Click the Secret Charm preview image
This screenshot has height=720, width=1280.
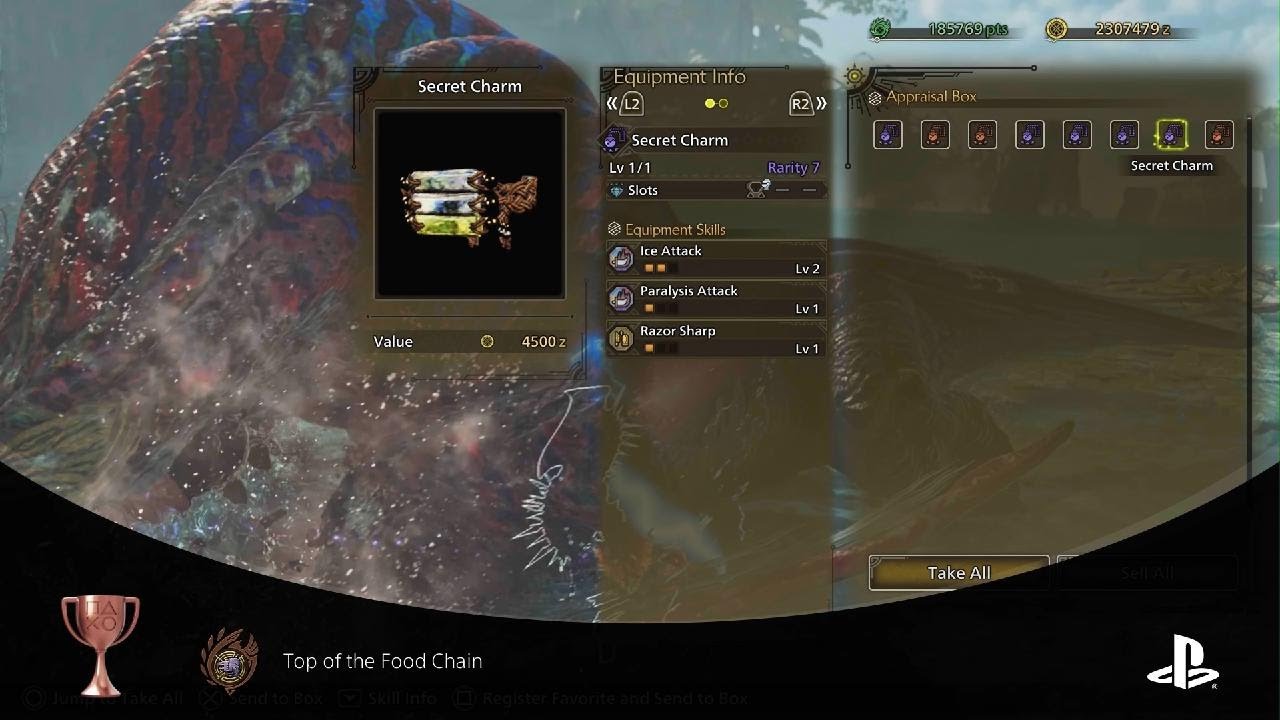tap(469, 204)
